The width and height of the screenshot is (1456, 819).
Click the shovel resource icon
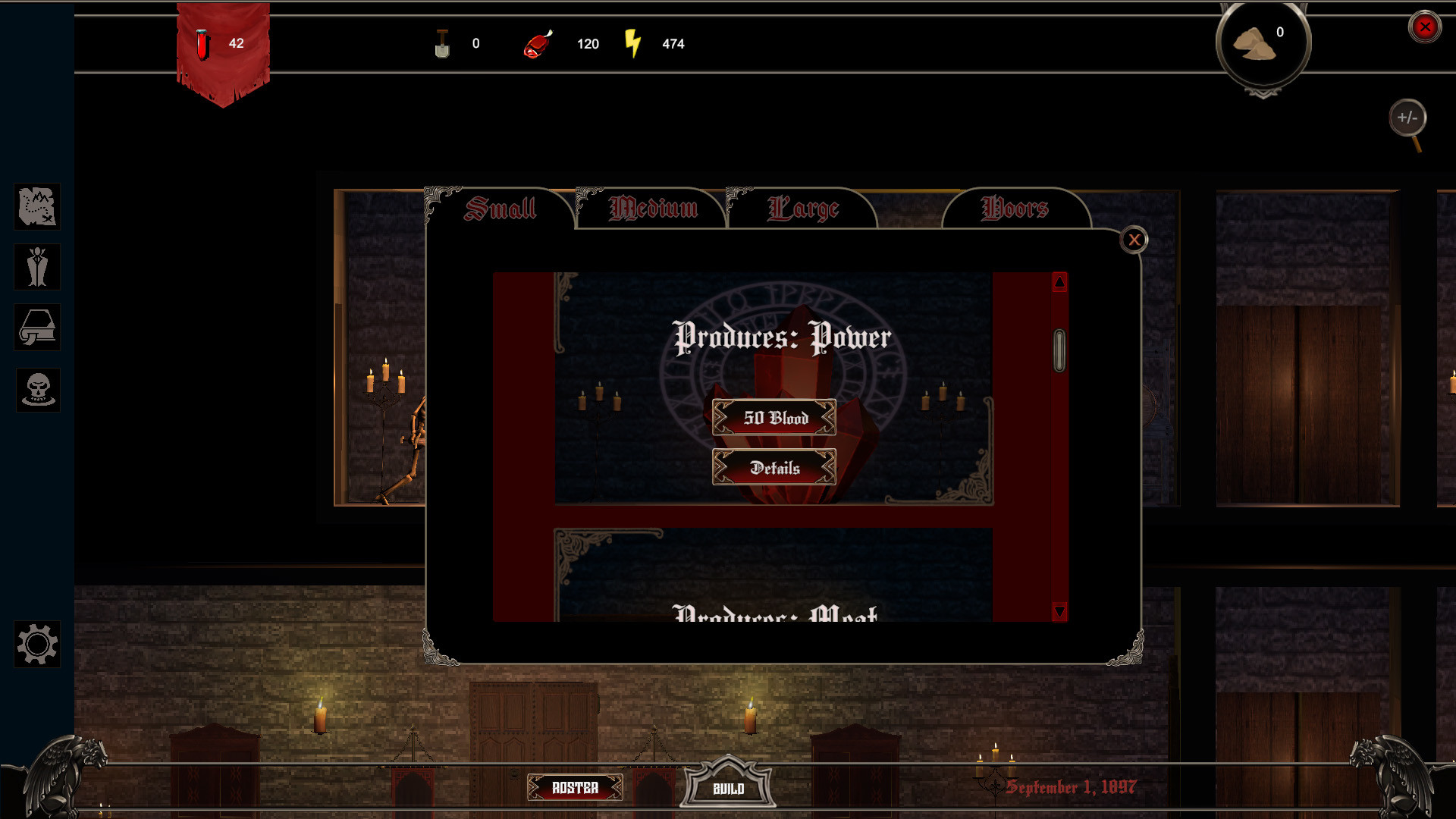(442, 43)
